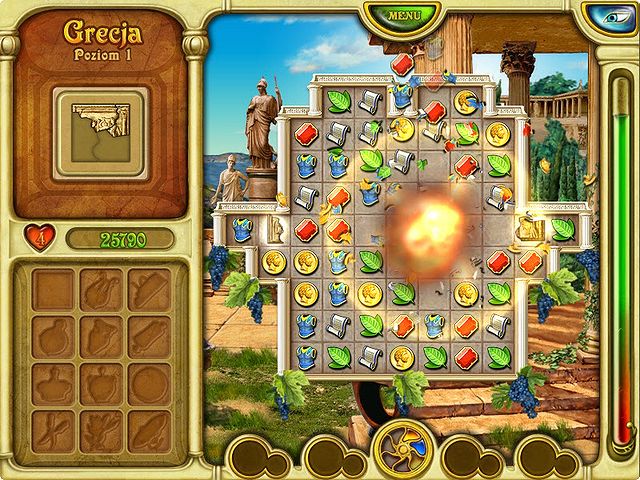Viewport: 640px width, 480px height.
Task: Open the green MENU button
Action: (402, 17)
